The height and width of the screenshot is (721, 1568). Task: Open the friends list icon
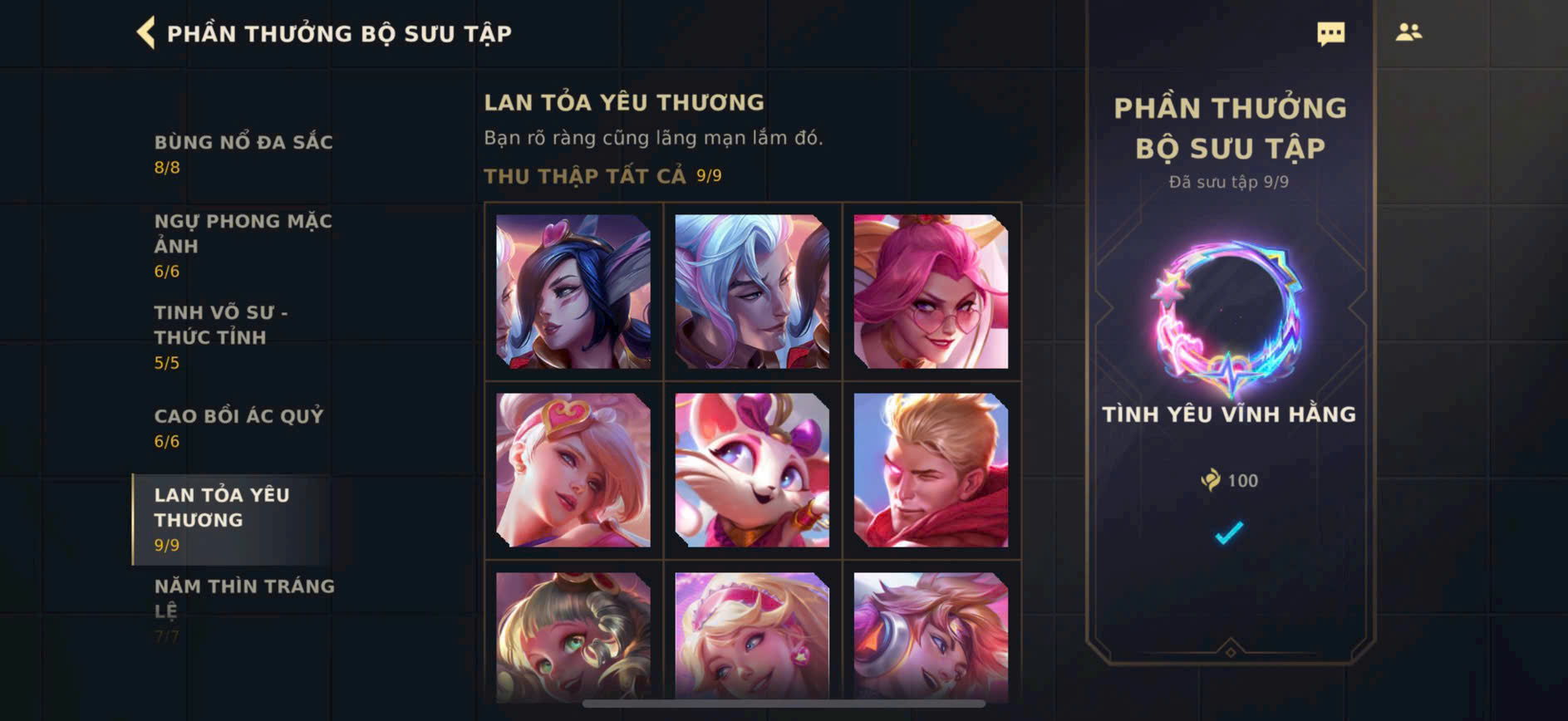pos(1408,32)
